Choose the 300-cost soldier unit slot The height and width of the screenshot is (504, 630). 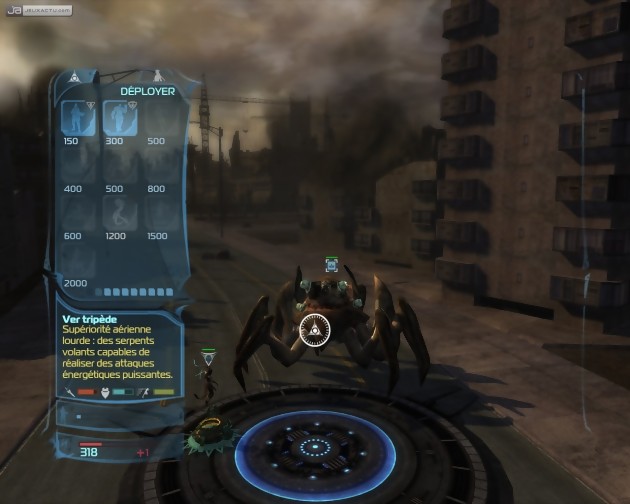pos(119,118)
